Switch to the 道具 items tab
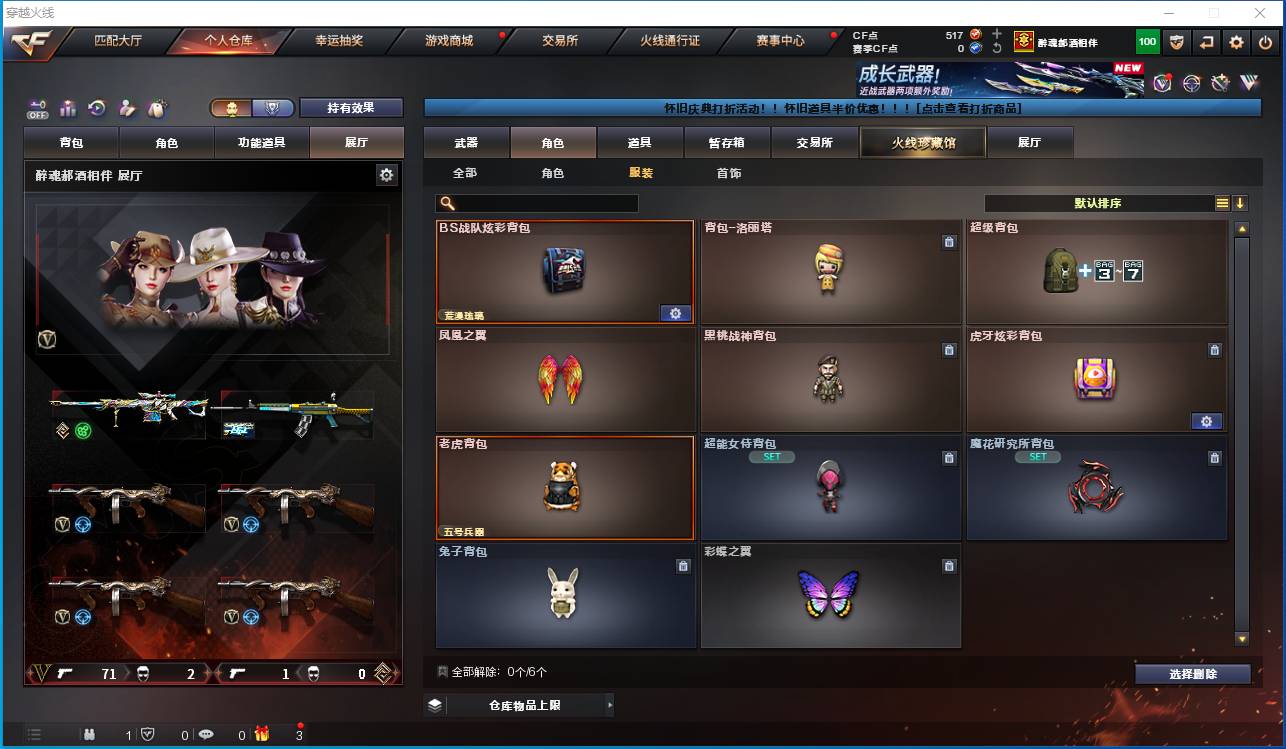The width and height of the screenshot is (1286, 749). coord(640,143)
